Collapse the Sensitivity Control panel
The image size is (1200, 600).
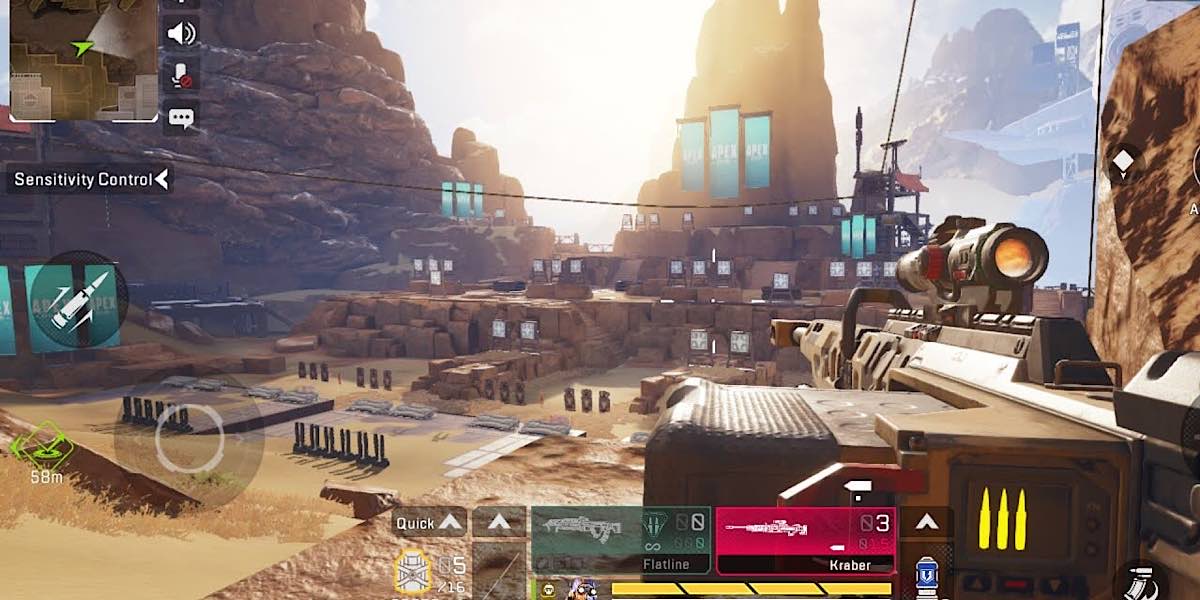point(162,180)
